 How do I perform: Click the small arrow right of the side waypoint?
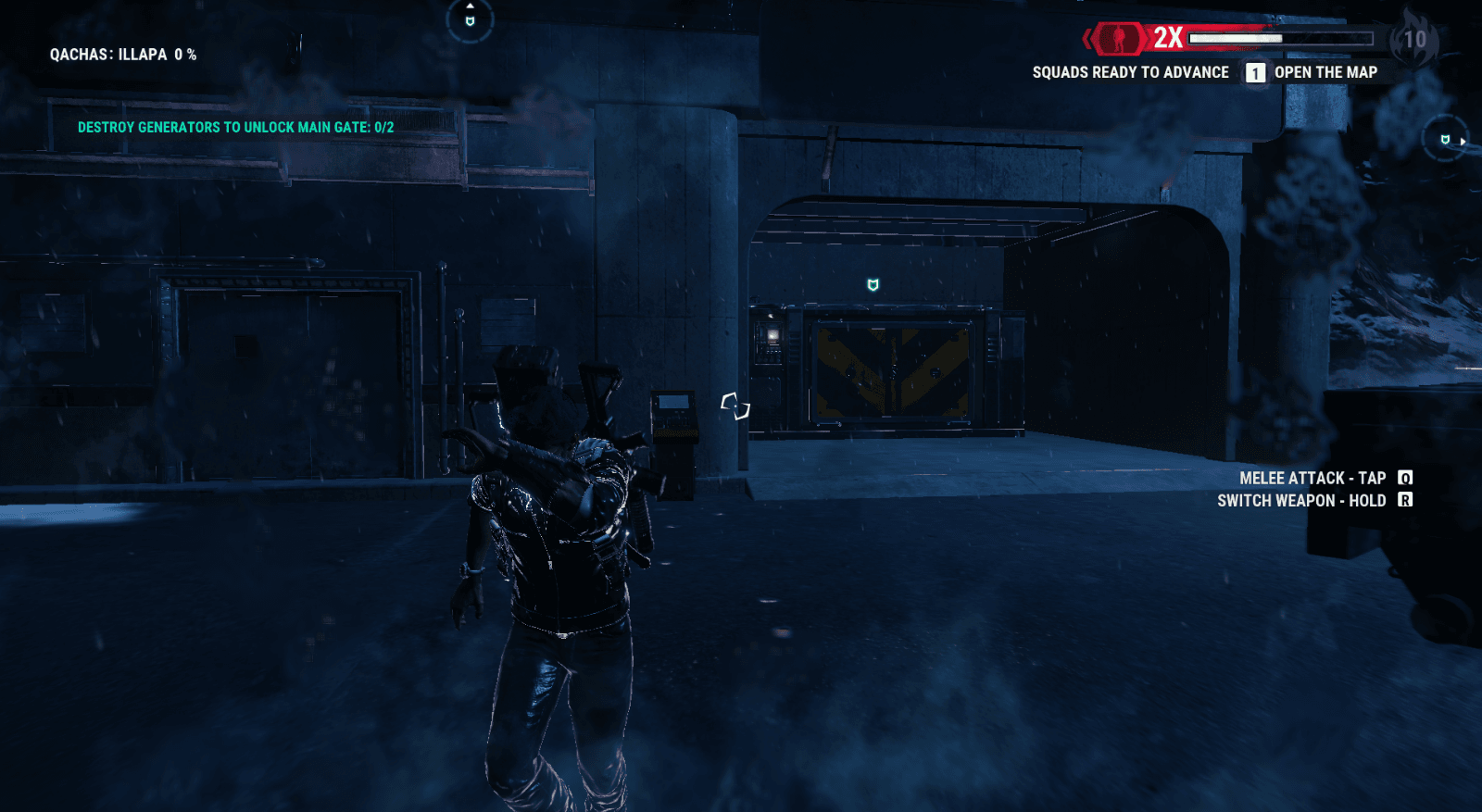[1463, 142]
